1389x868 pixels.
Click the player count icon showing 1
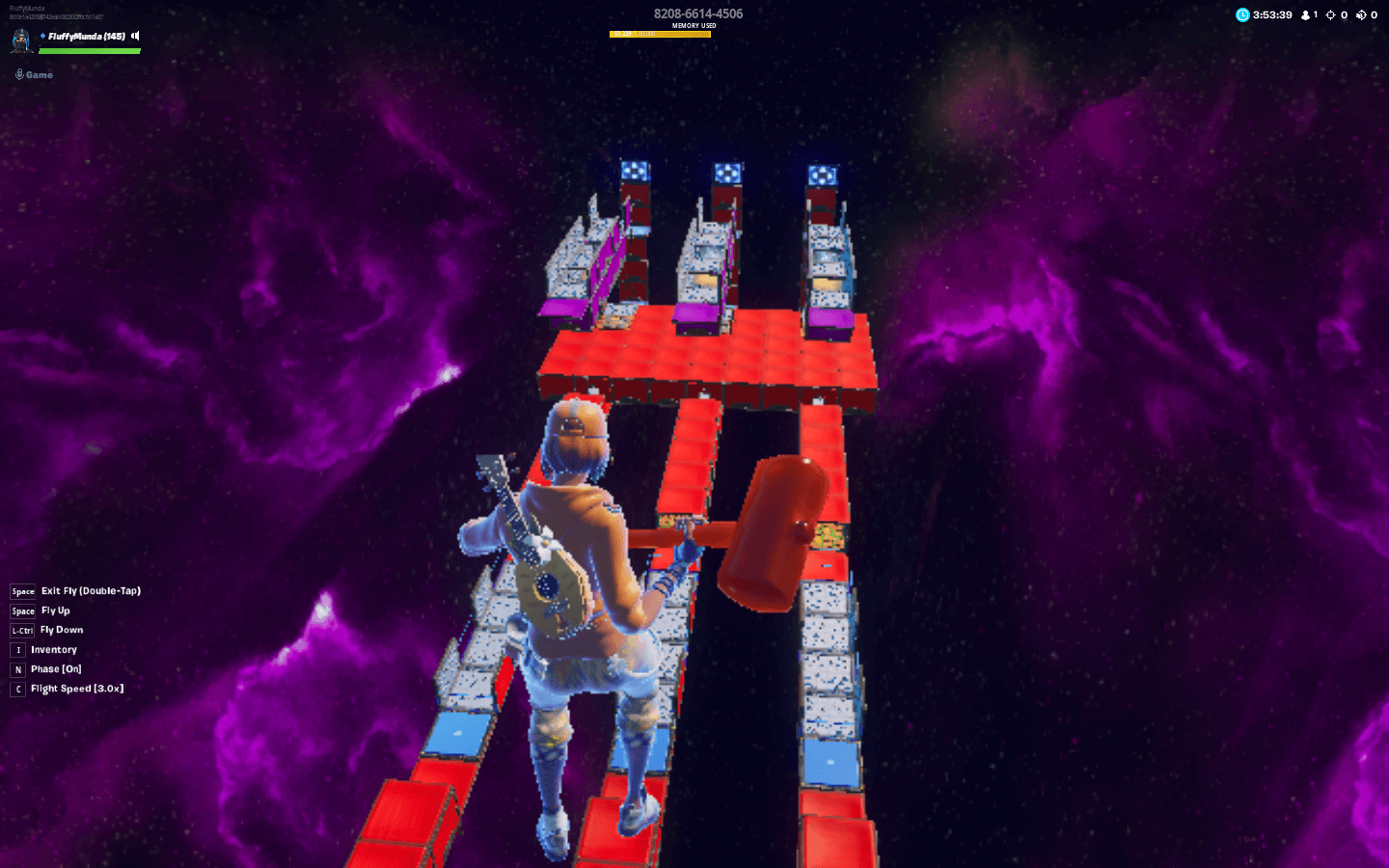(x=1305, y=14)
